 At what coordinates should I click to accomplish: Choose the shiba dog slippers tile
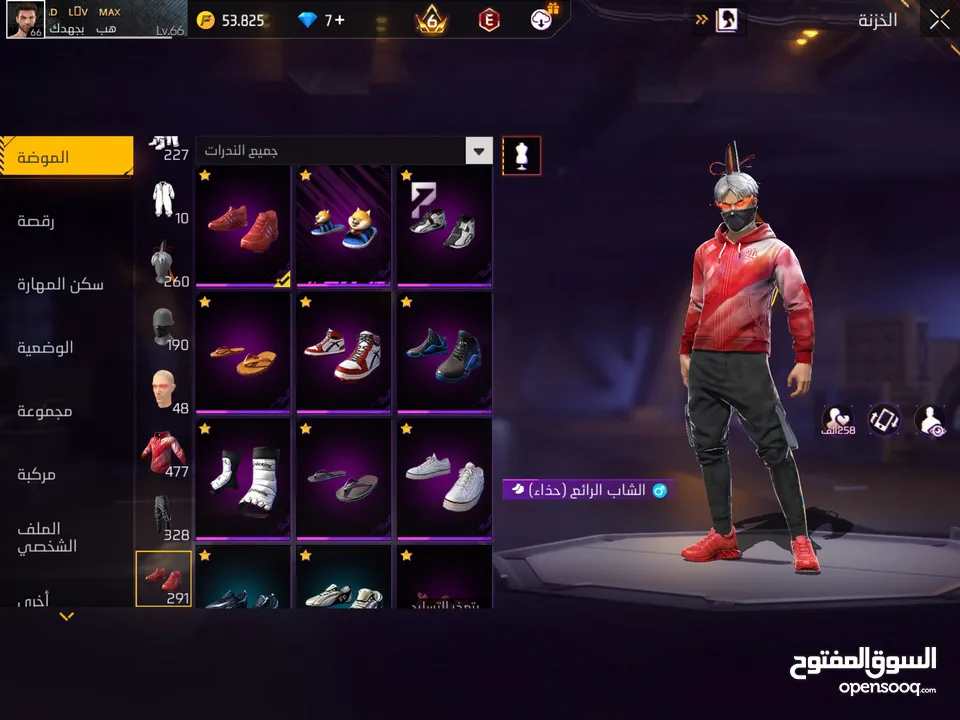pyautogui.click(x=344, y=226)
